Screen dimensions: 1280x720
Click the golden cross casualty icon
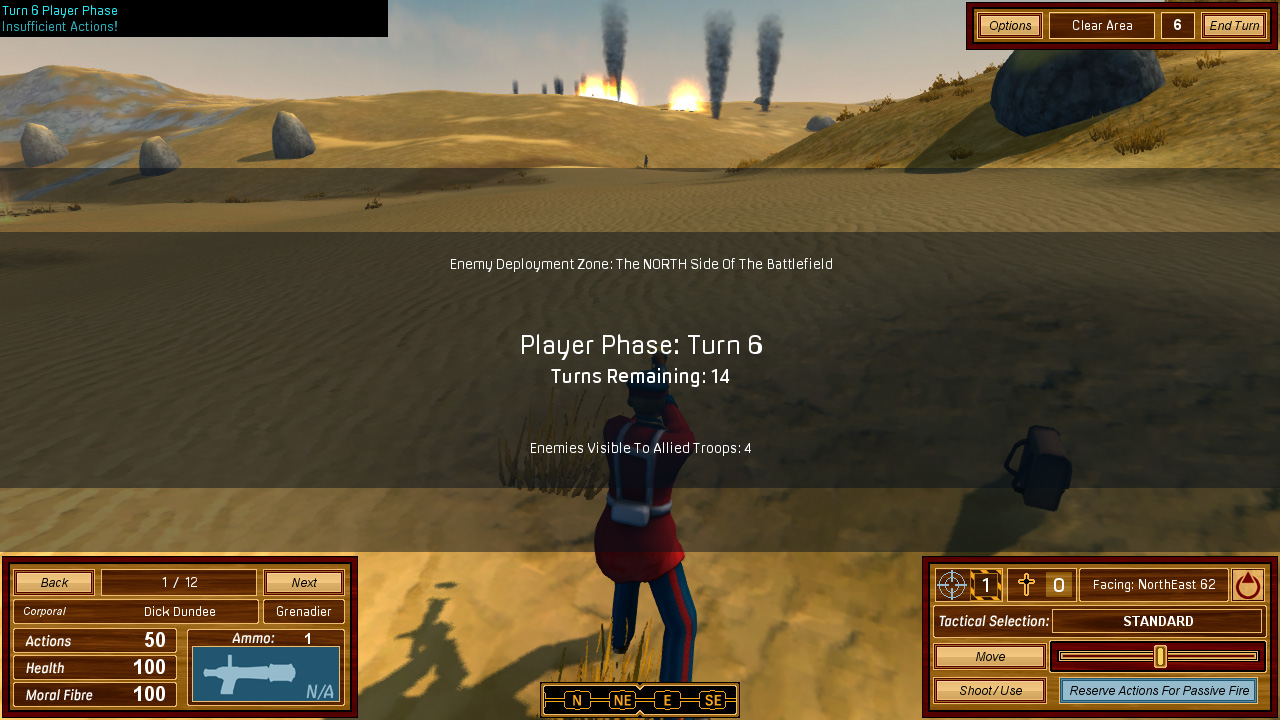pos(1026,584)
